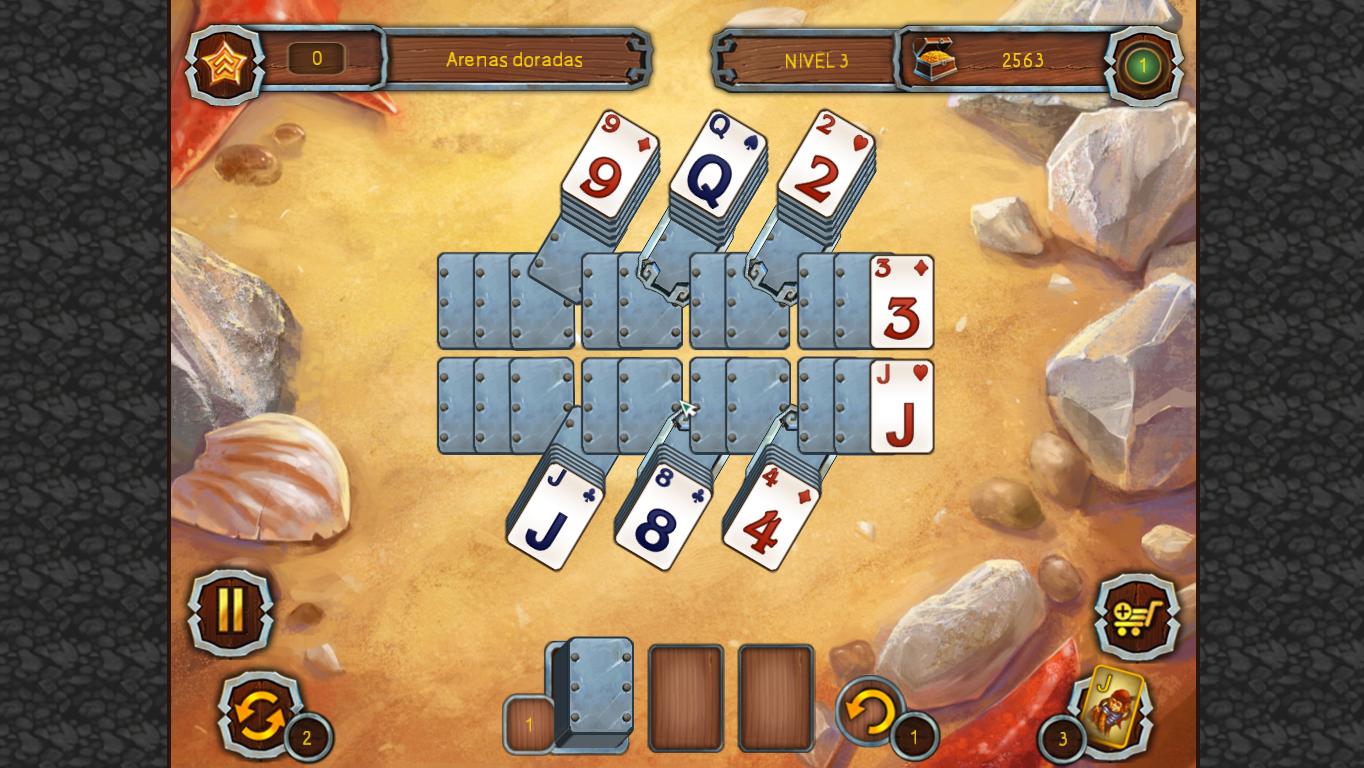Click the pause icon
The height and width of the screenshot is (768, 1364).
coord(229,612)
